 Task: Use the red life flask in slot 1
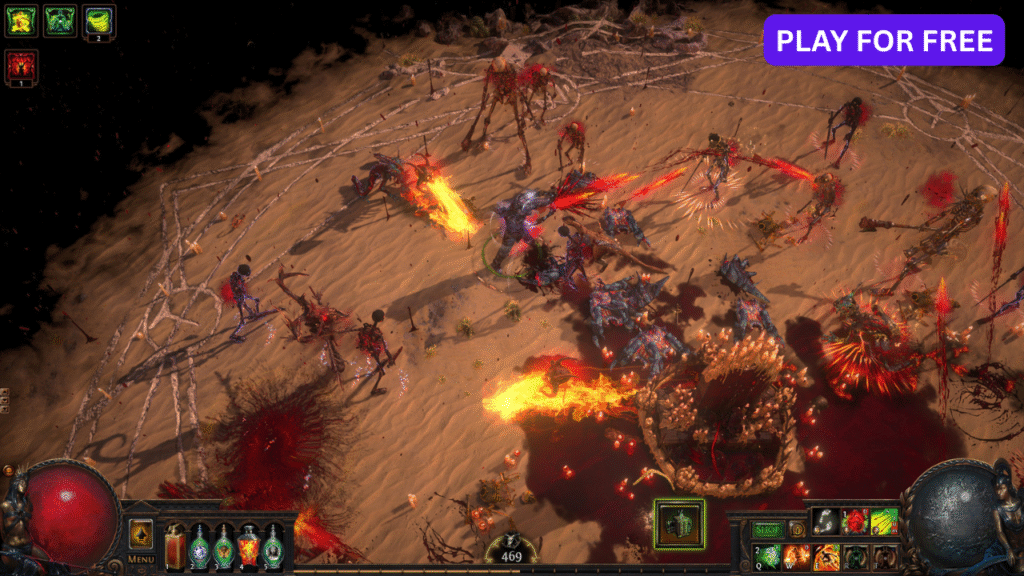pos(176,546)
